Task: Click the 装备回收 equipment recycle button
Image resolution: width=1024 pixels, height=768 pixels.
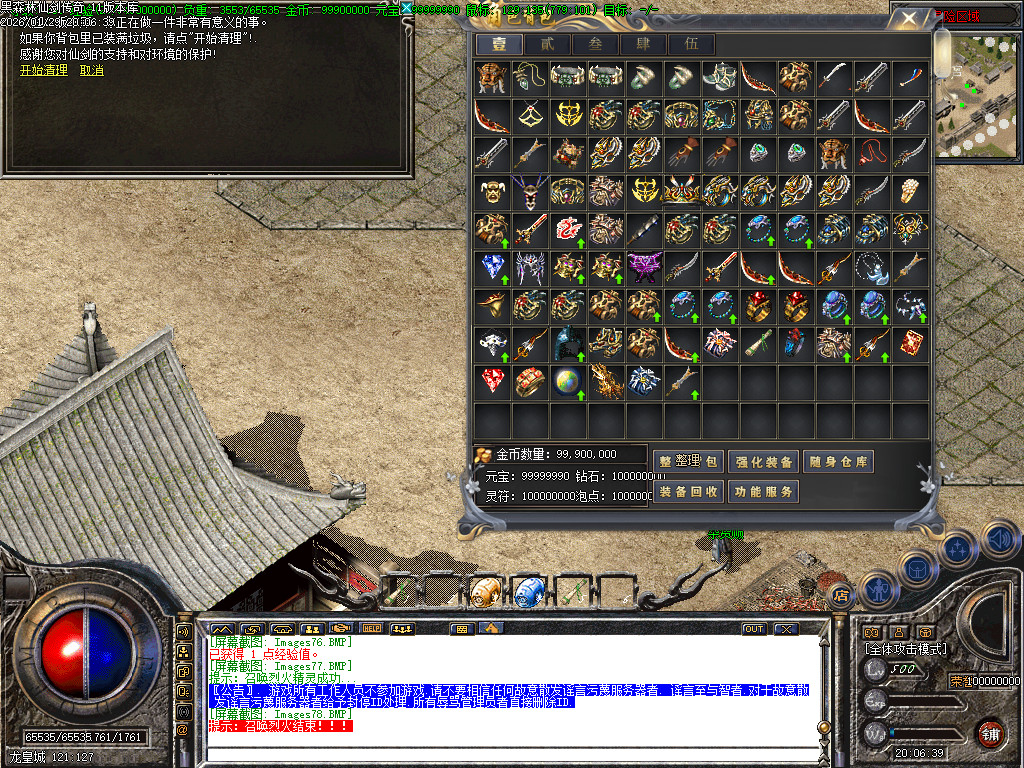Action: [687, 492]
